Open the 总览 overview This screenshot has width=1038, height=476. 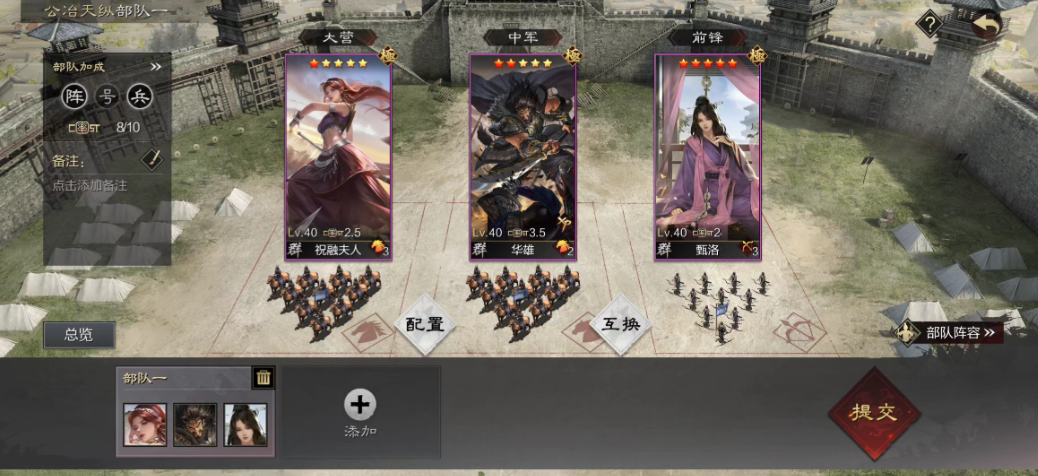[x=79, y=335]
